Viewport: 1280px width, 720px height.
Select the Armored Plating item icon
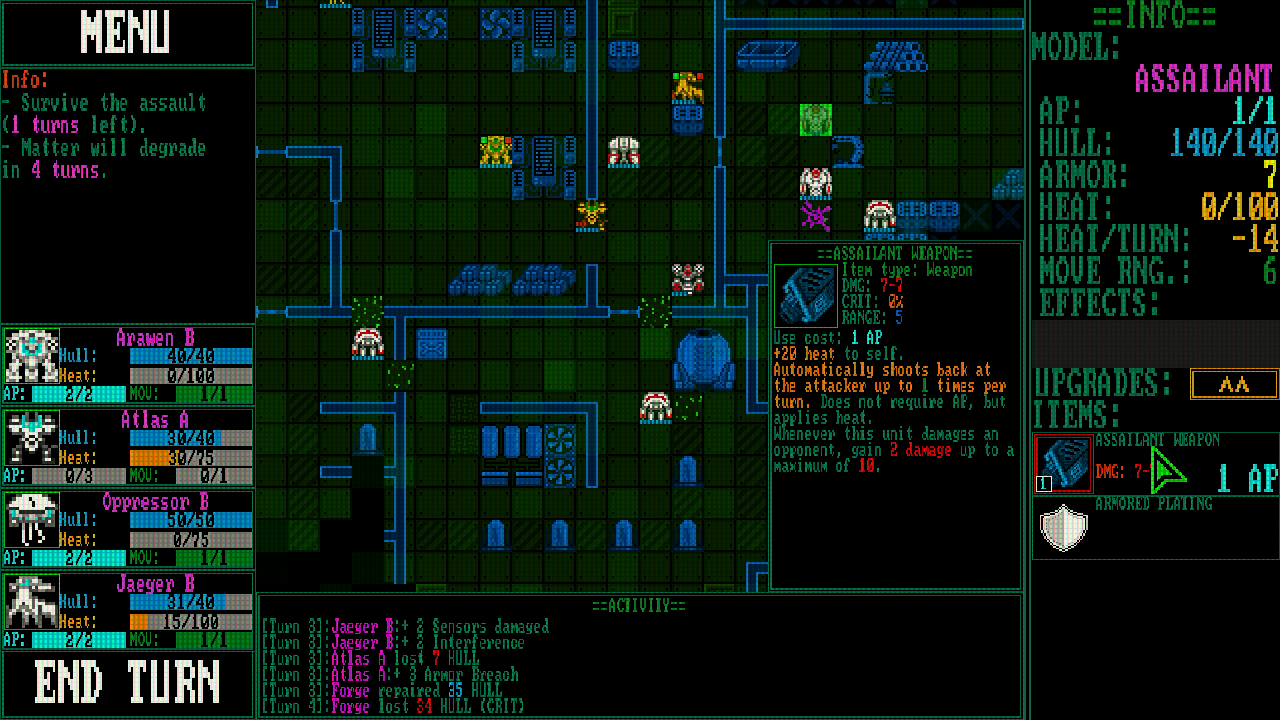[x=1063, y=529]
